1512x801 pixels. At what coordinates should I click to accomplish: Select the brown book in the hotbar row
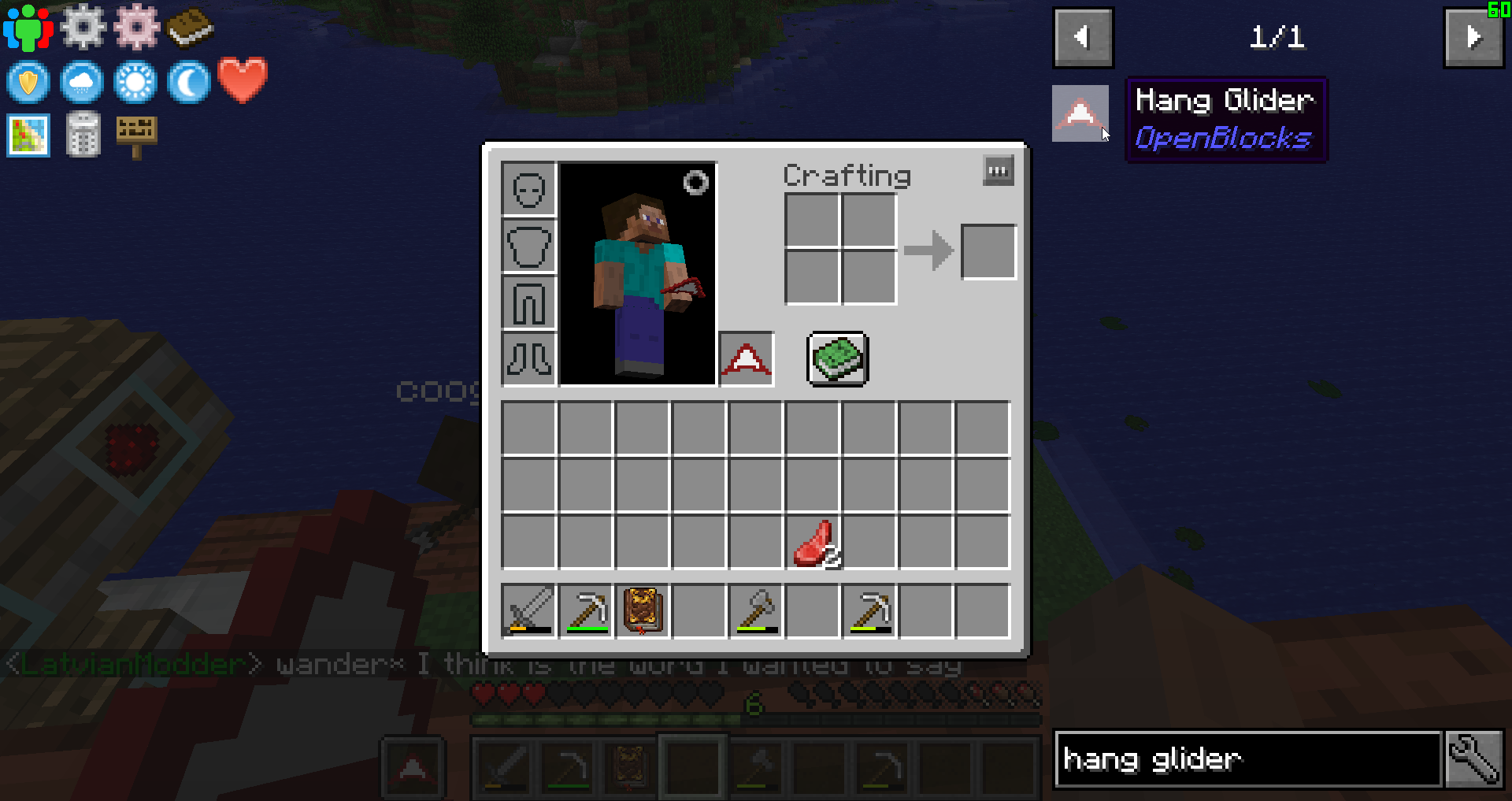[643, 610]
